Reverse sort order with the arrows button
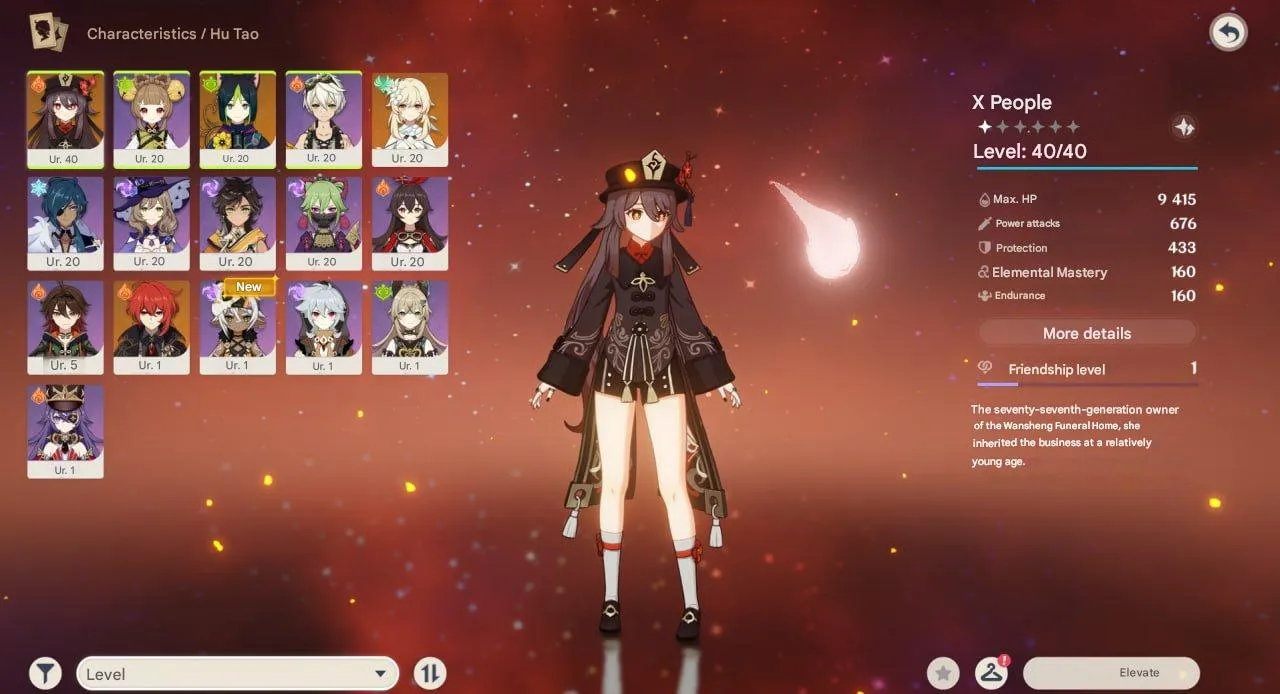 (429, 673)
